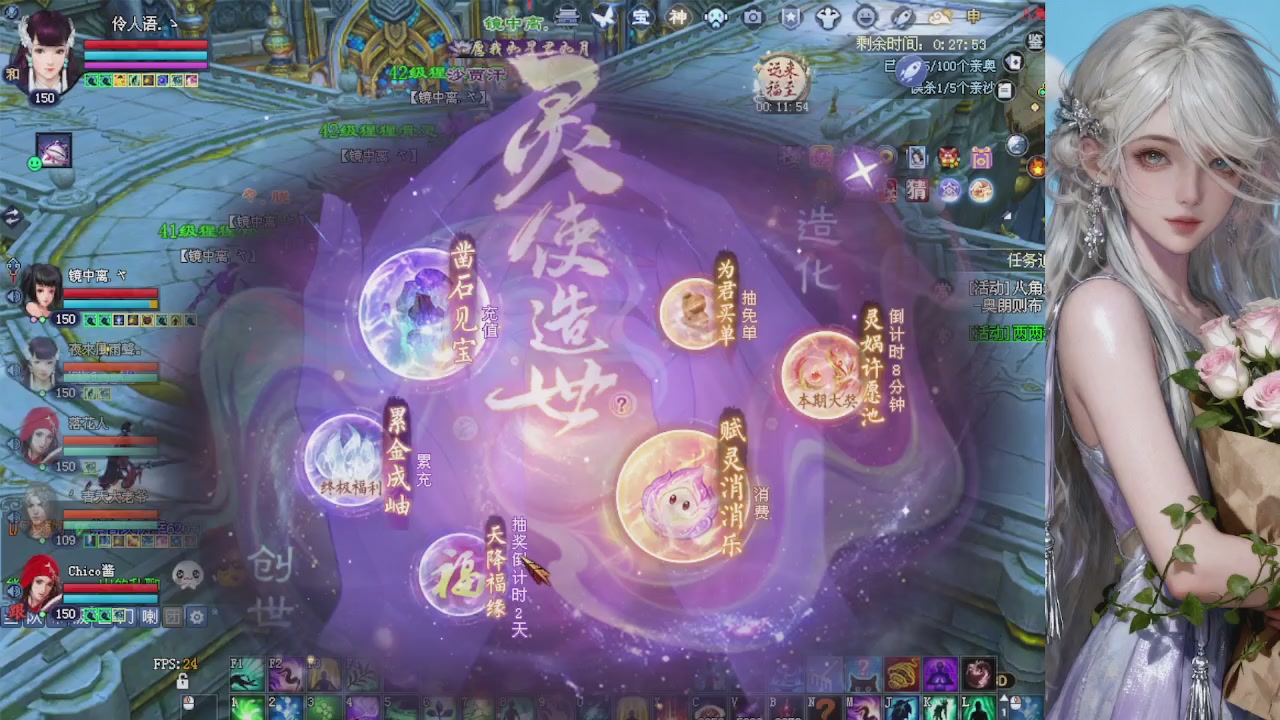
Task: Open the purple gift box event icon
Action: (981, 158)
